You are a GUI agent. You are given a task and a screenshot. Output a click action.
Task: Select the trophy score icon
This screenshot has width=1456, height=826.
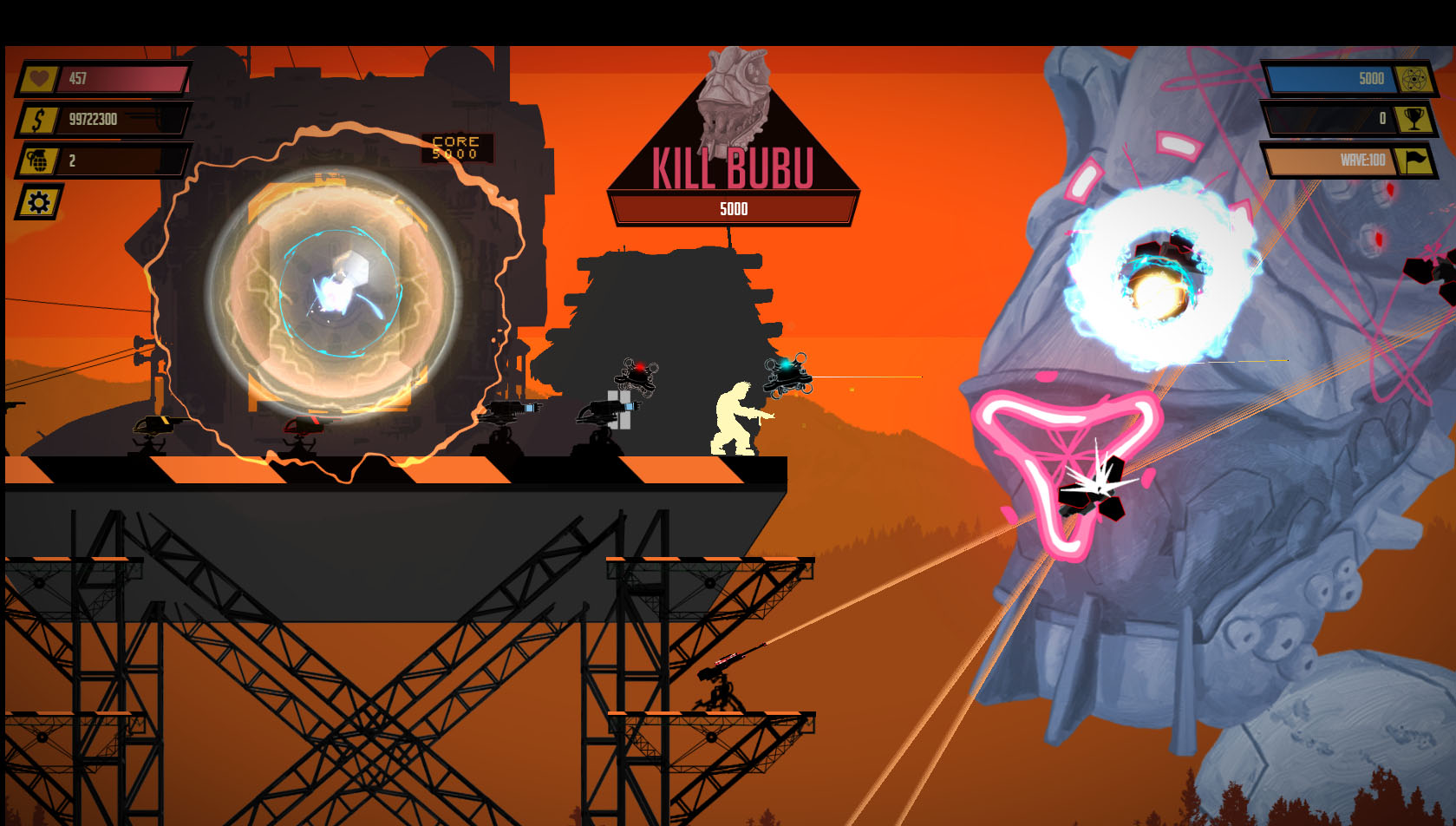click(x=1414, y=121)
